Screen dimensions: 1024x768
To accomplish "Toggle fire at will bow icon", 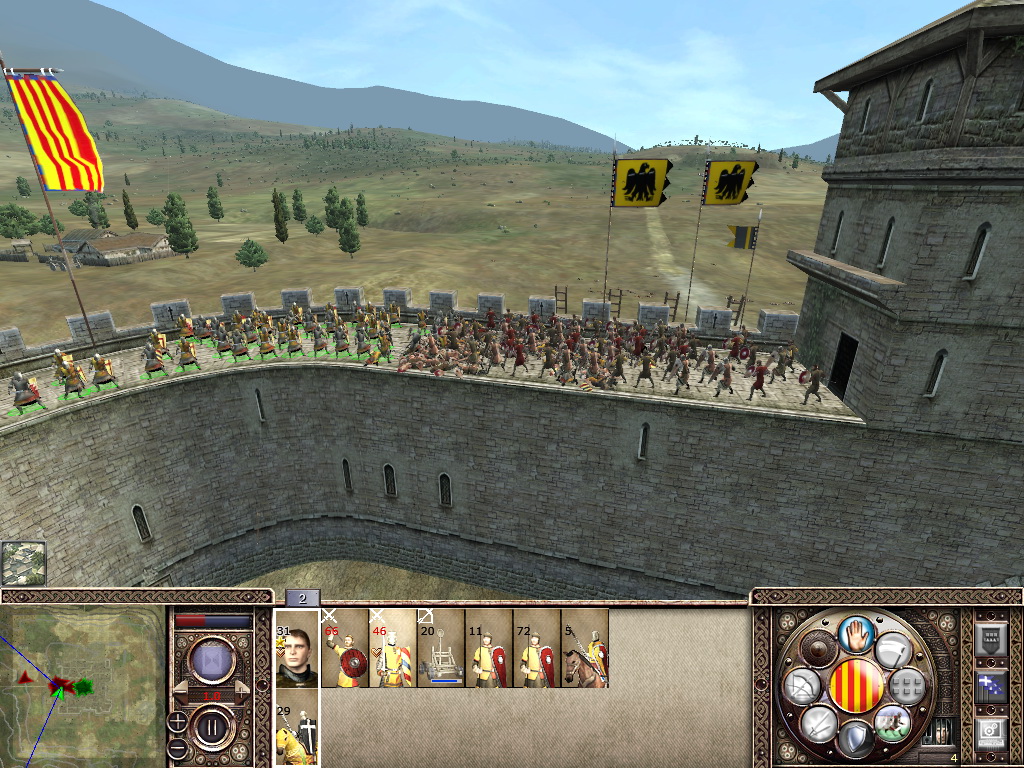I will point(801,686).
